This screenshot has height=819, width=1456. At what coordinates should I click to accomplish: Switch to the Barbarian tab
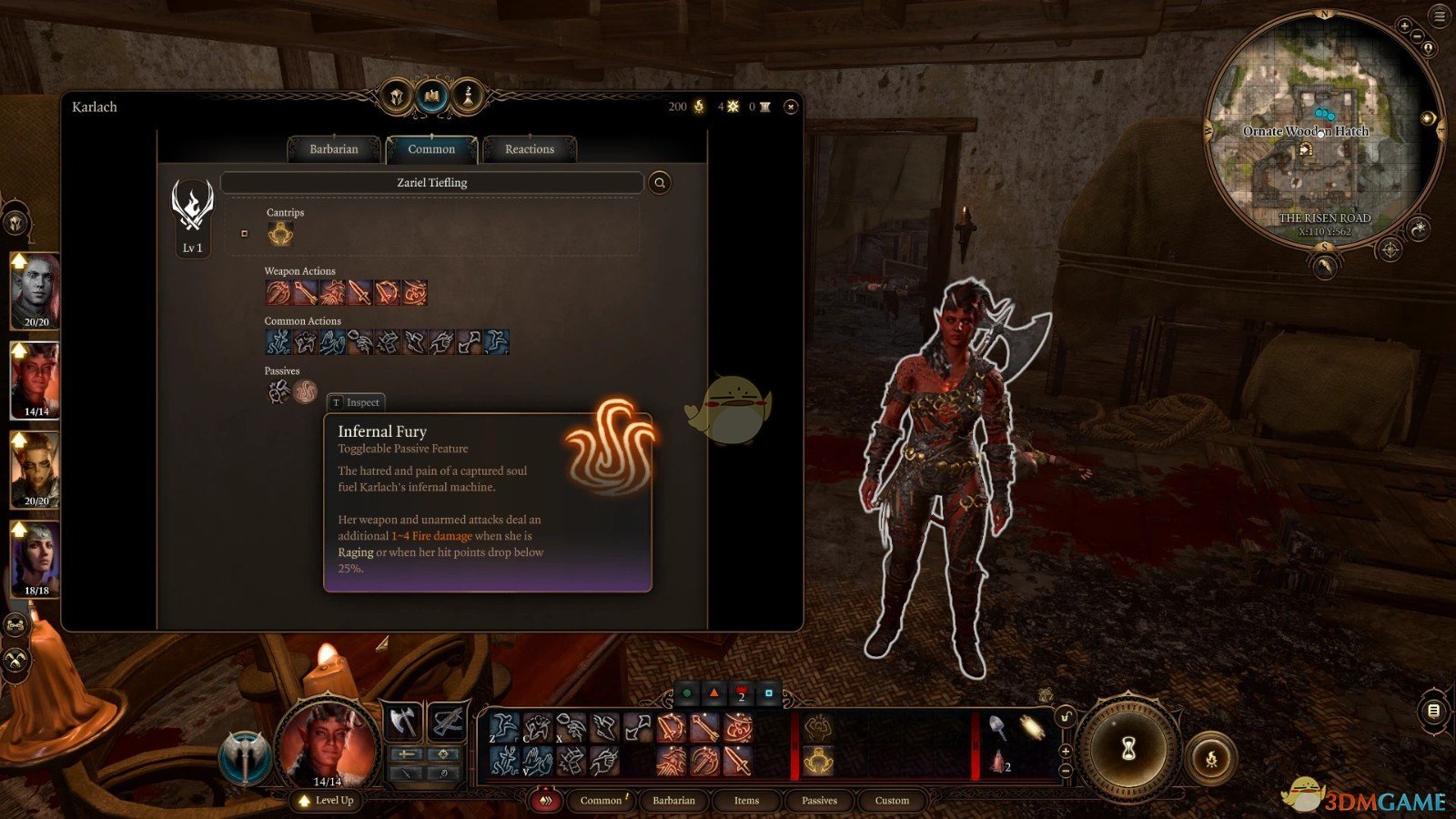[334, 149]
